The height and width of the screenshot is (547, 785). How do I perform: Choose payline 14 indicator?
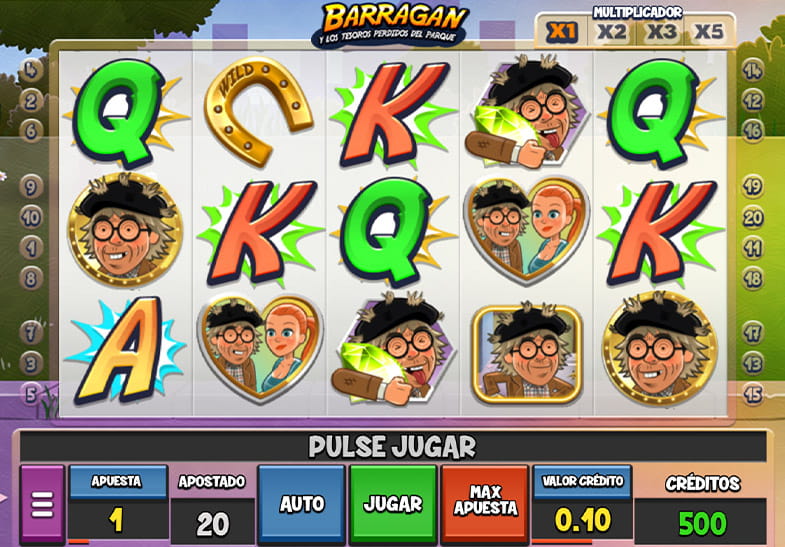[x=753, y=71]
